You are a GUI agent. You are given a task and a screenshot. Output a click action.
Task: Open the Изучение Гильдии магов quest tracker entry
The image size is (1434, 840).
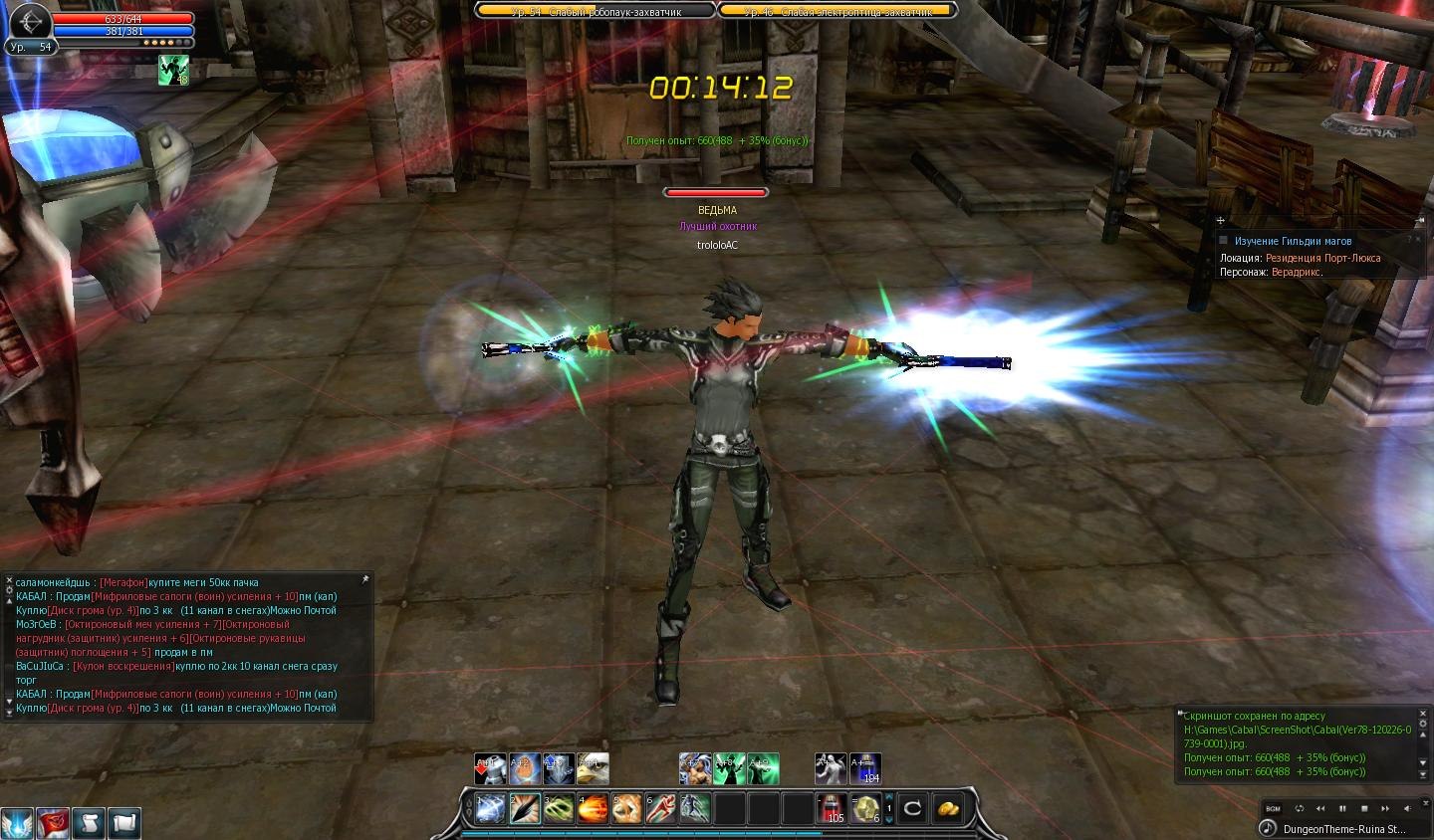coord(1293,241)
